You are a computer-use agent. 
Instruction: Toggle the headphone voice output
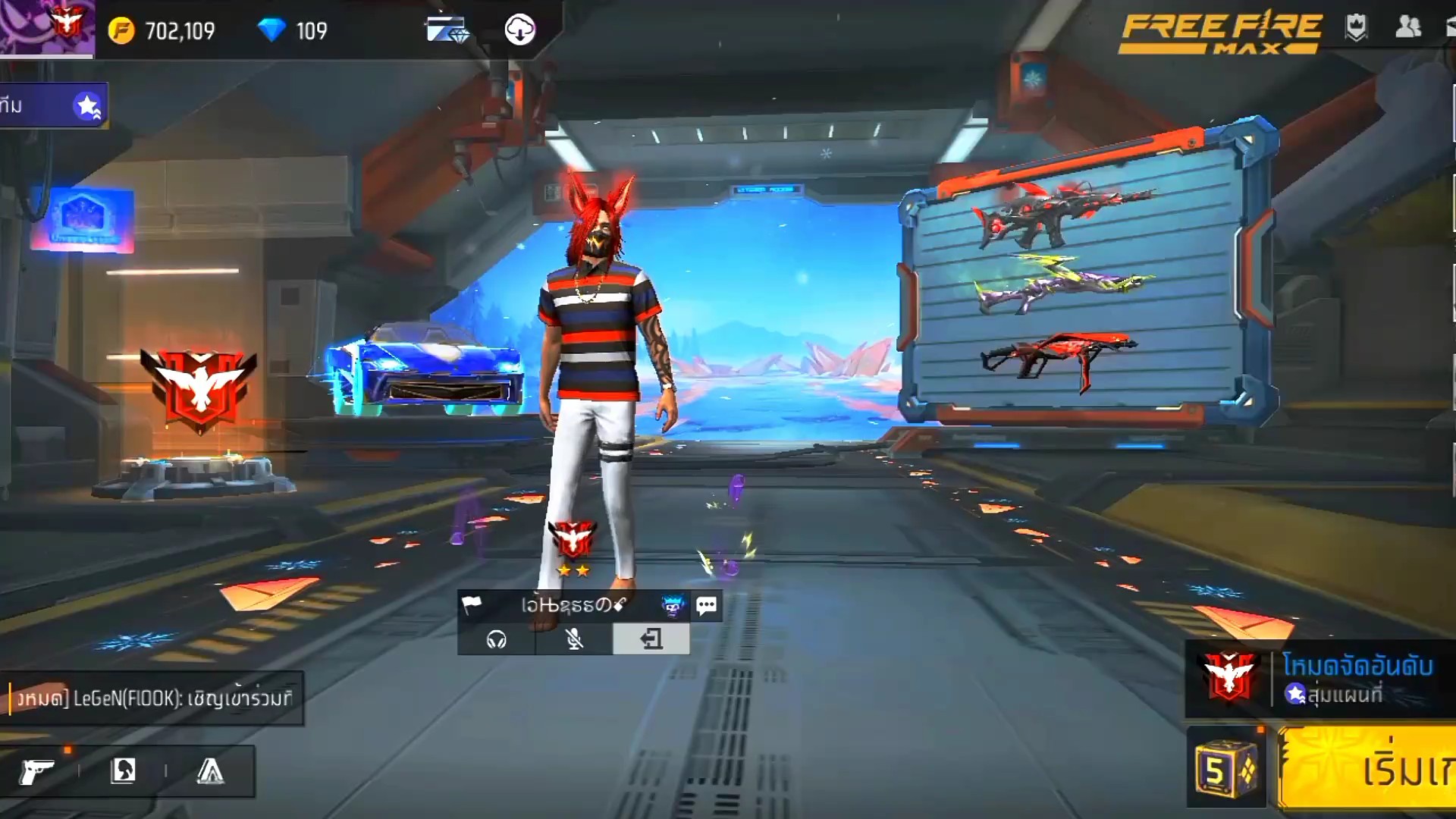[x=497, y=640]
